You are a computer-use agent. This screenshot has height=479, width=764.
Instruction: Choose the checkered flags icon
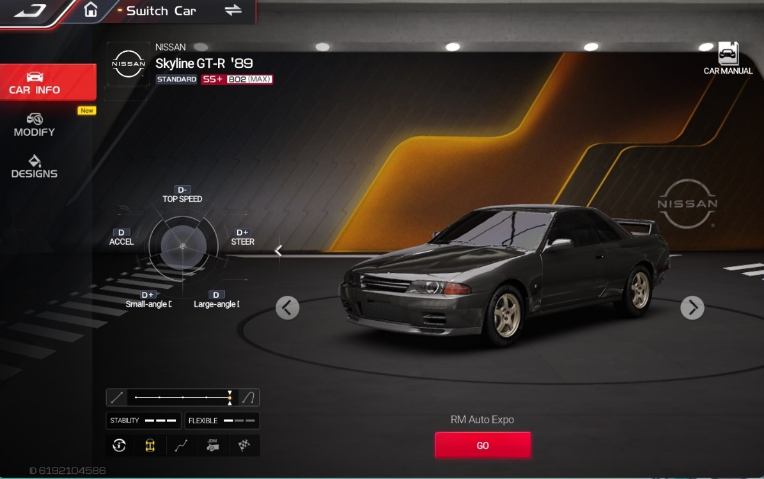click(x=243, y=446)
